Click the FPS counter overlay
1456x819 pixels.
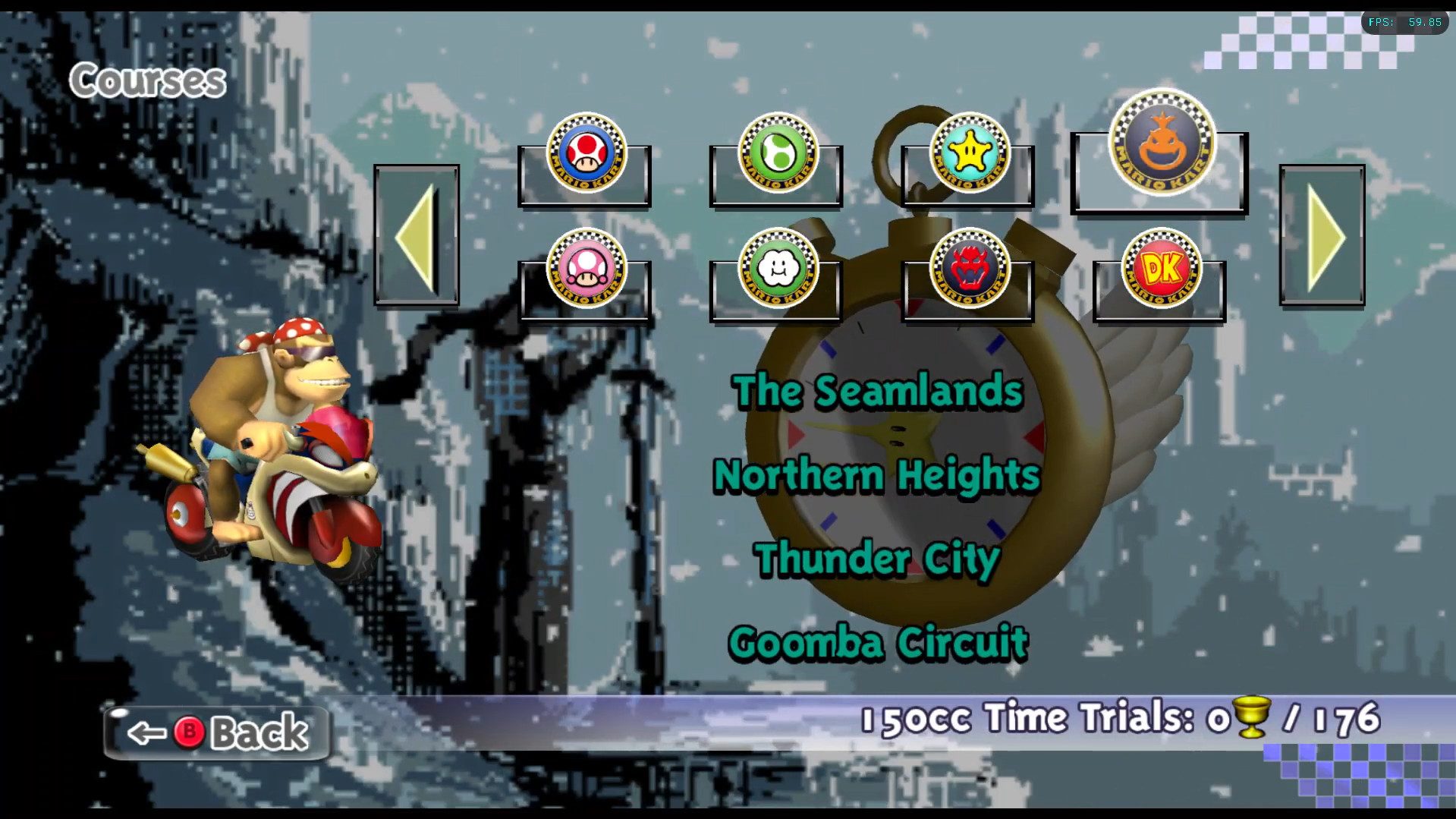[1404, 22]
